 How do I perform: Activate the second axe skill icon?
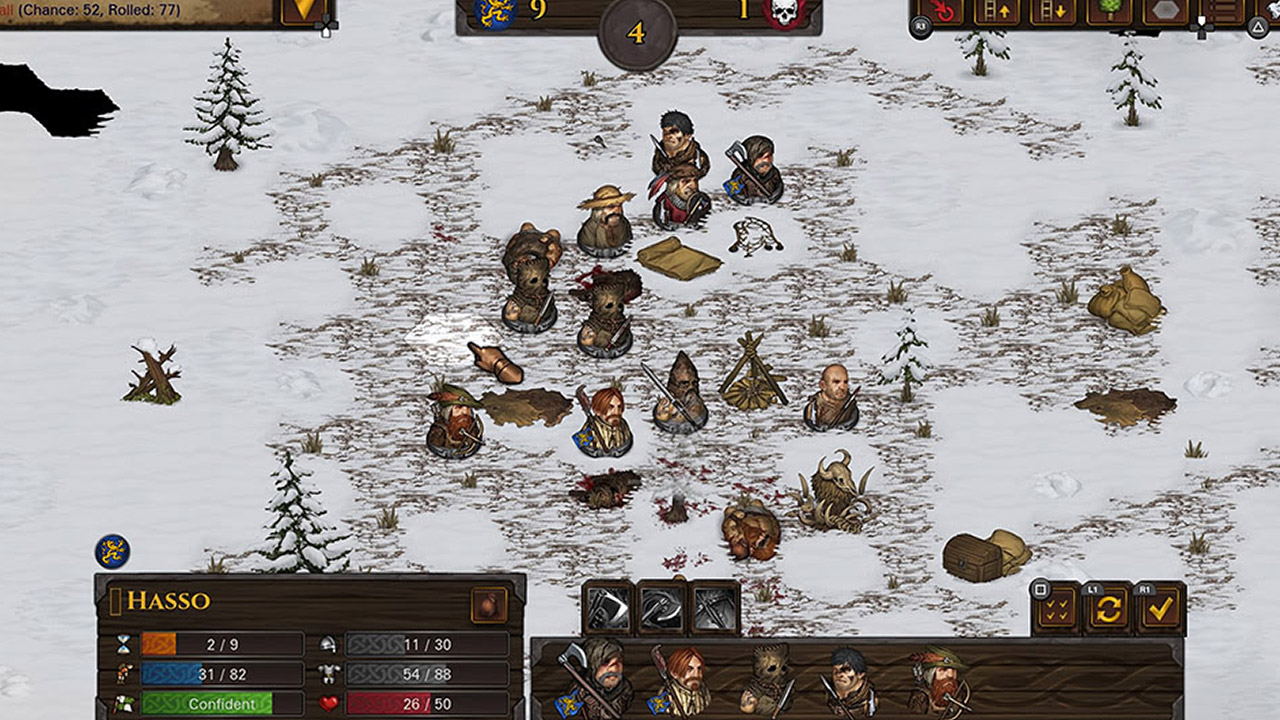point(662,607)
